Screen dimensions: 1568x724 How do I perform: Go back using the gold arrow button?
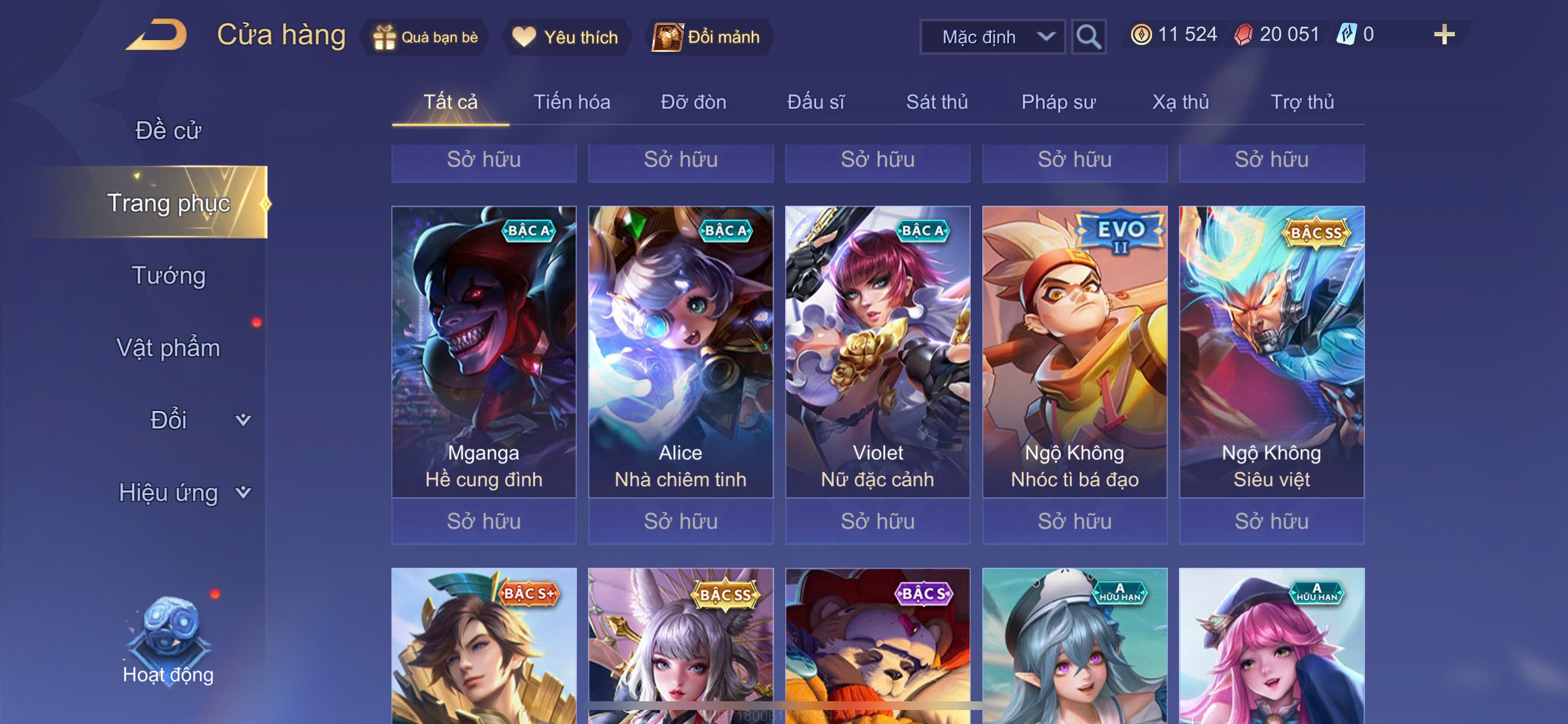(x=157, y=34)
